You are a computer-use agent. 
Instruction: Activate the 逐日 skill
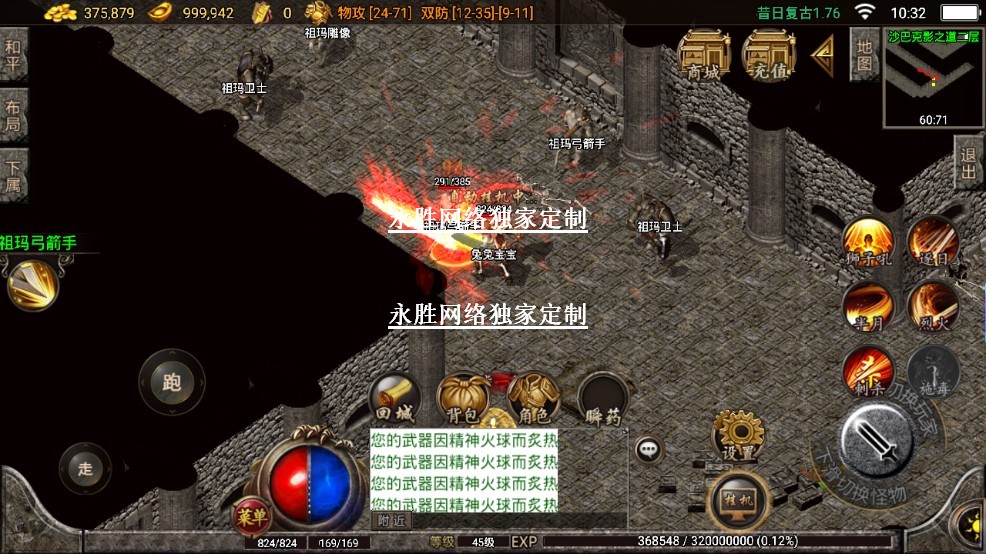click(x=933, y=241)
